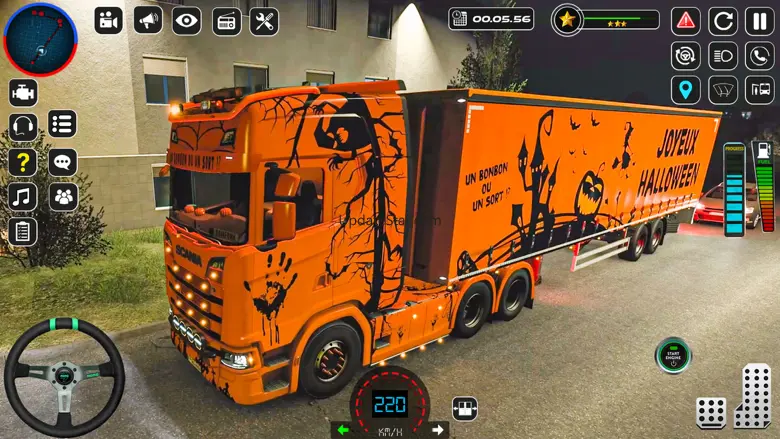This screenshot has width=780, height=439.
Task: Click the Start Engine button
Action: 672,354
